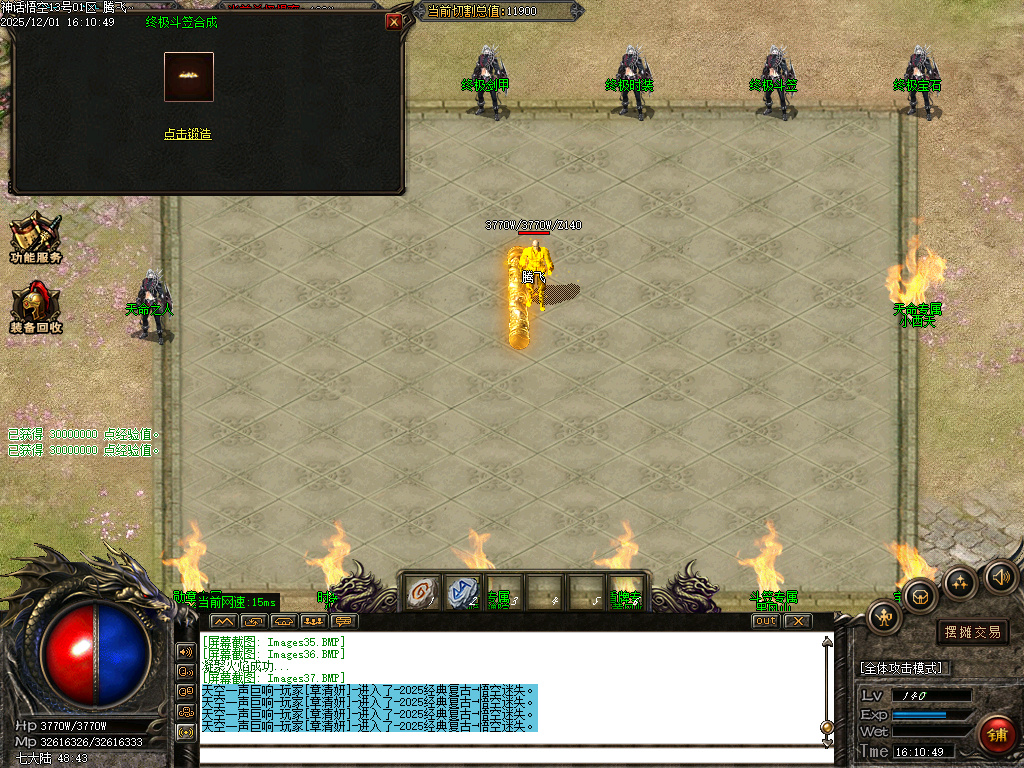1024x768 pixels.
Task: Open the speech bubble chat toolbar button
Action: coord(344,621)
